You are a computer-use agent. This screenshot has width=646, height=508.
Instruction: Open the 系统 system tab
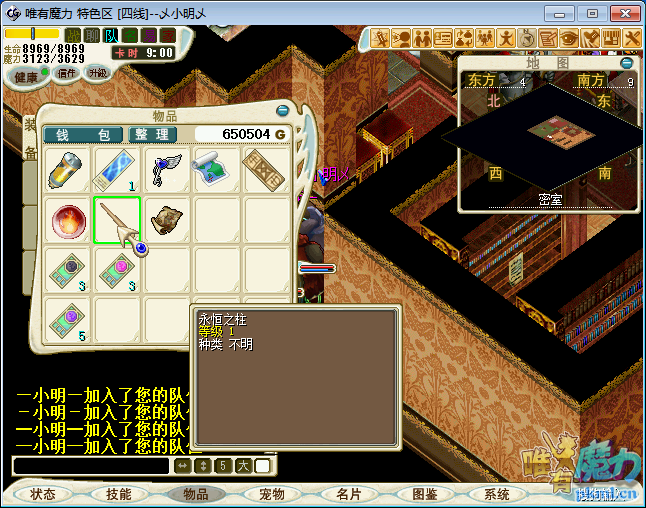[x=496, y=494]
